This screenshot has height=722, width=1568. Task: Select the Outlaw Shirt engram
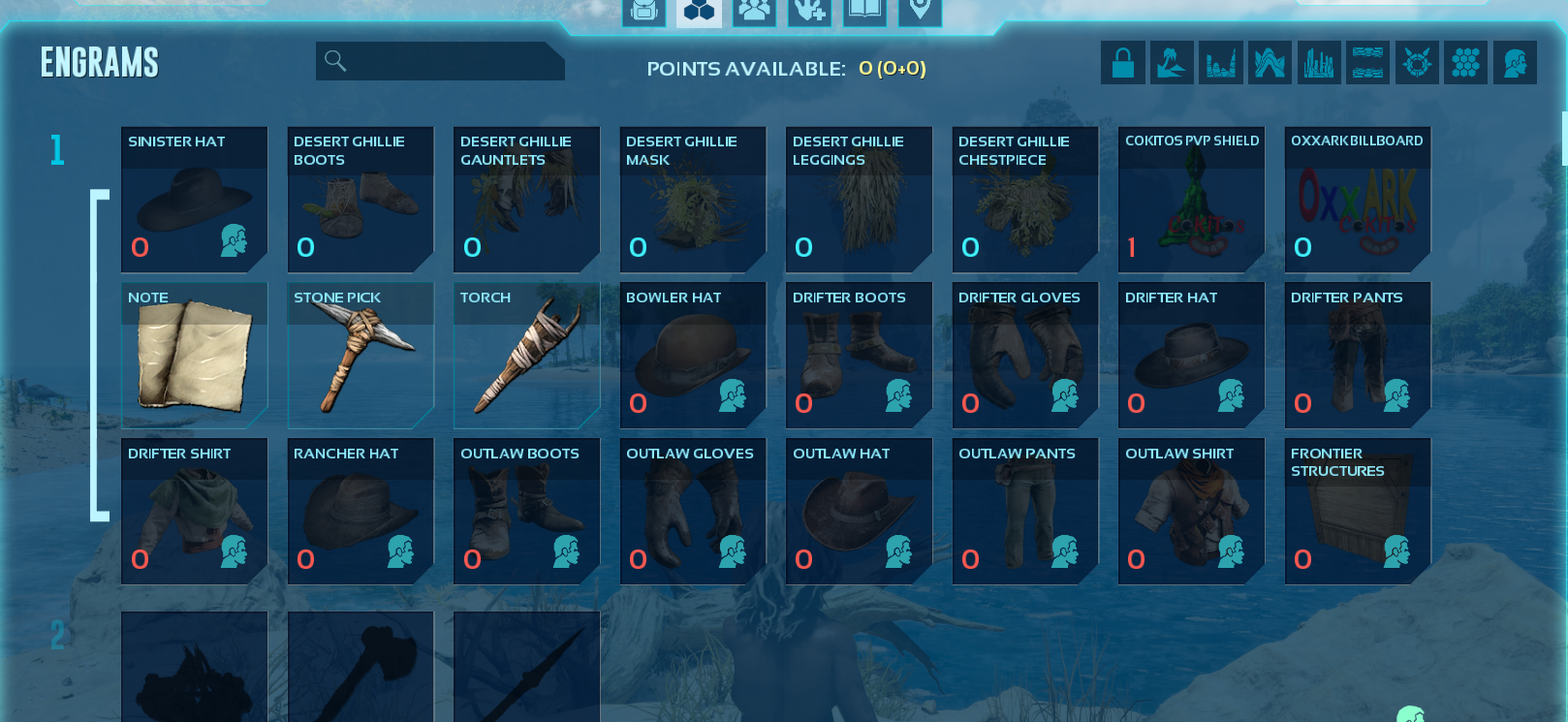click(x=1191, y=512)
